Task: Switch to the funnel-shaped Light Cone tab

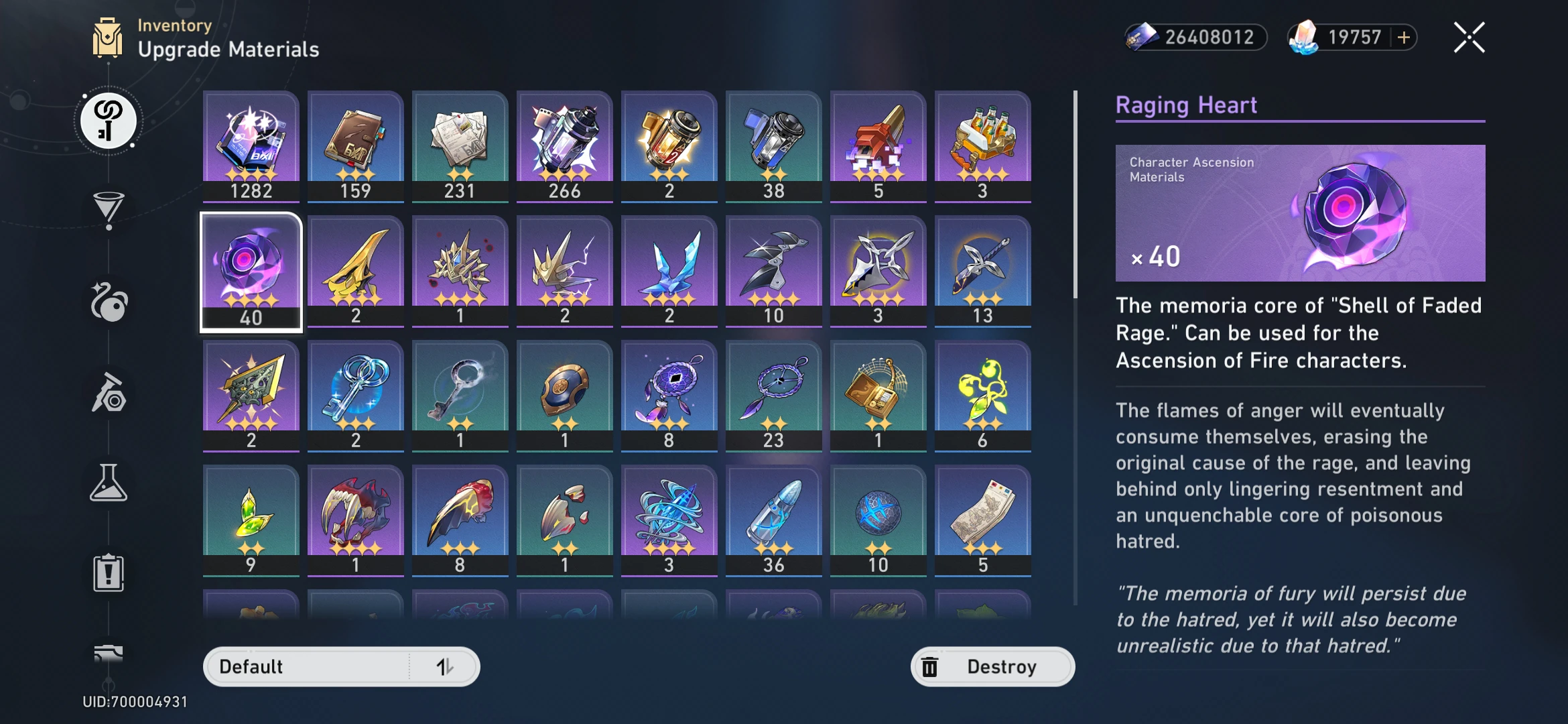Action: coord(109,210)
